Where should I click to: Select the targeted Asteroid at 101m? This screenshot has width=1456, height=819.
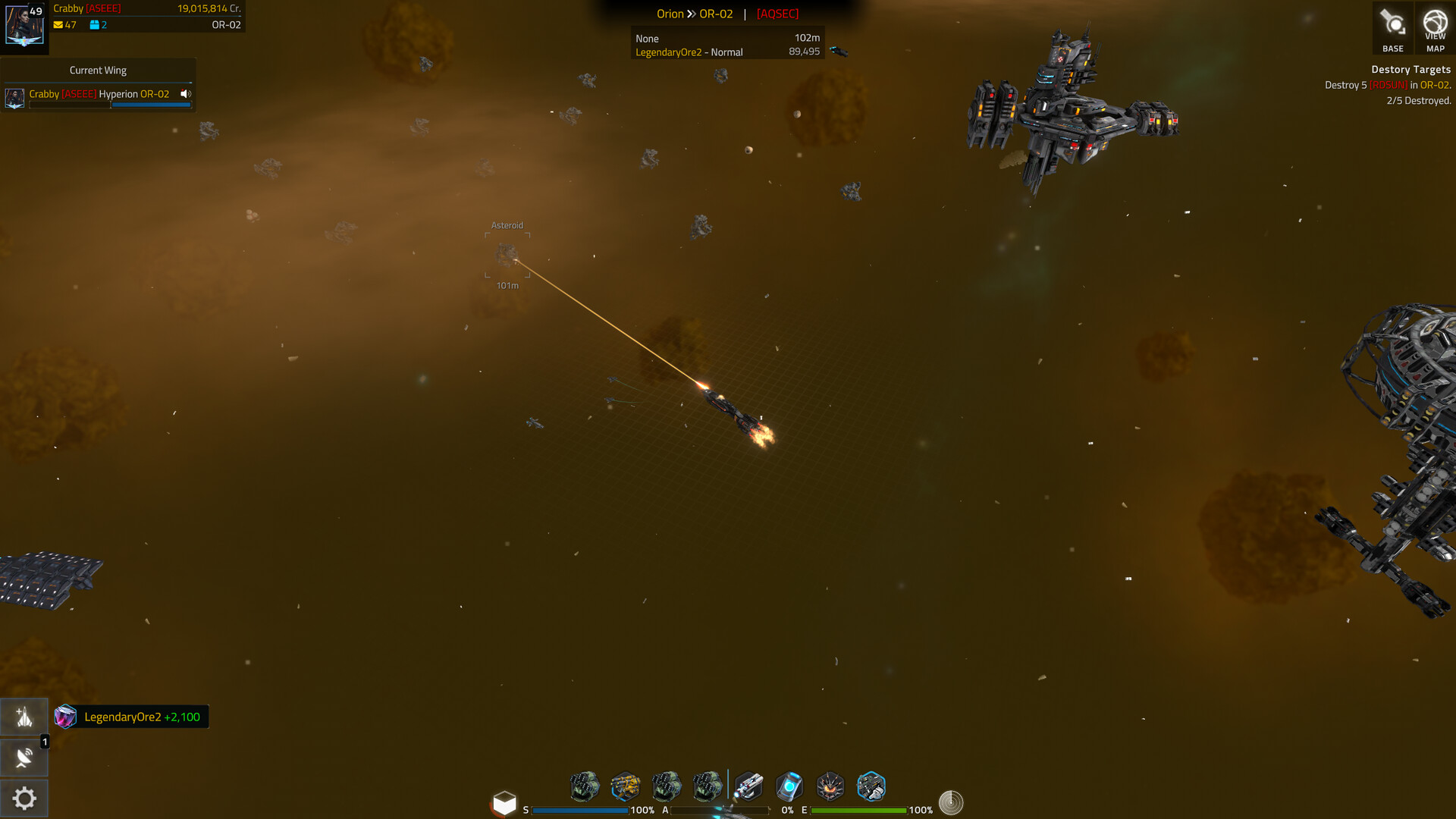pos(508,256)
